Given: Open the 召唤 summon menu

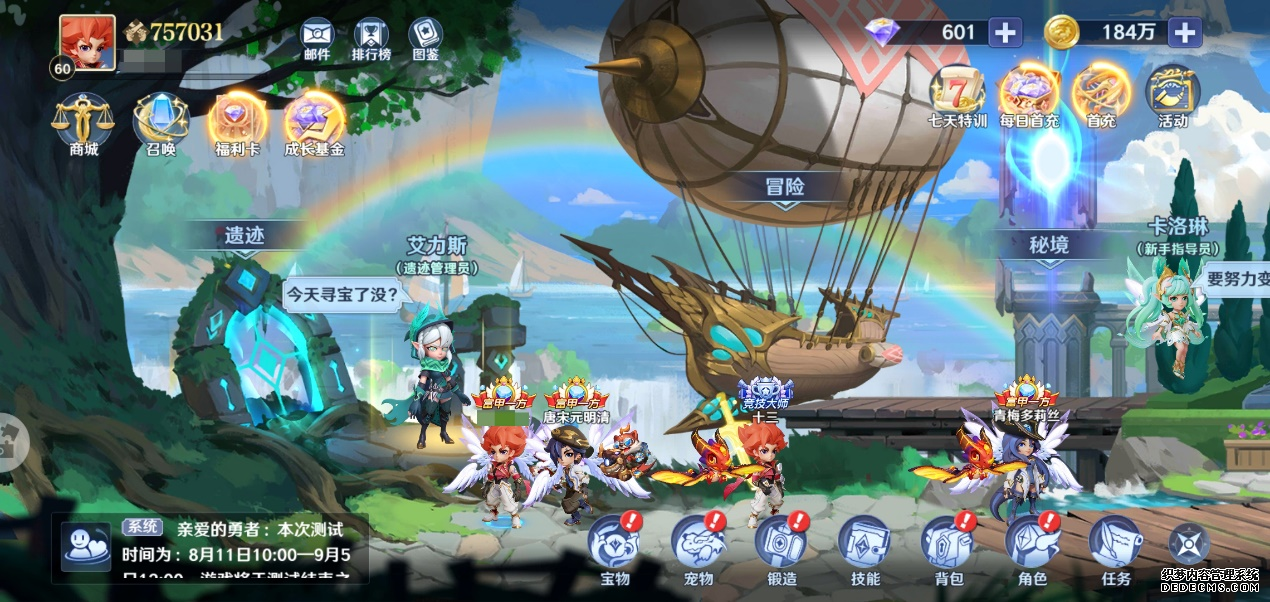Looking at the screenshot, I should [x=160, y=120].
